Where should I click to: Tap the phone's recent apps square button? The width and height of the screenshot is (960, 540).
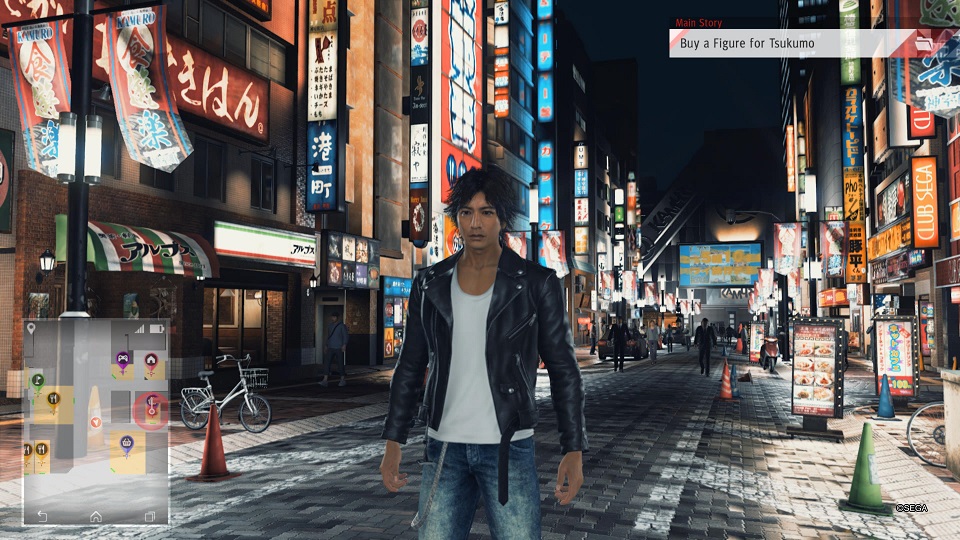click(150, 516)
